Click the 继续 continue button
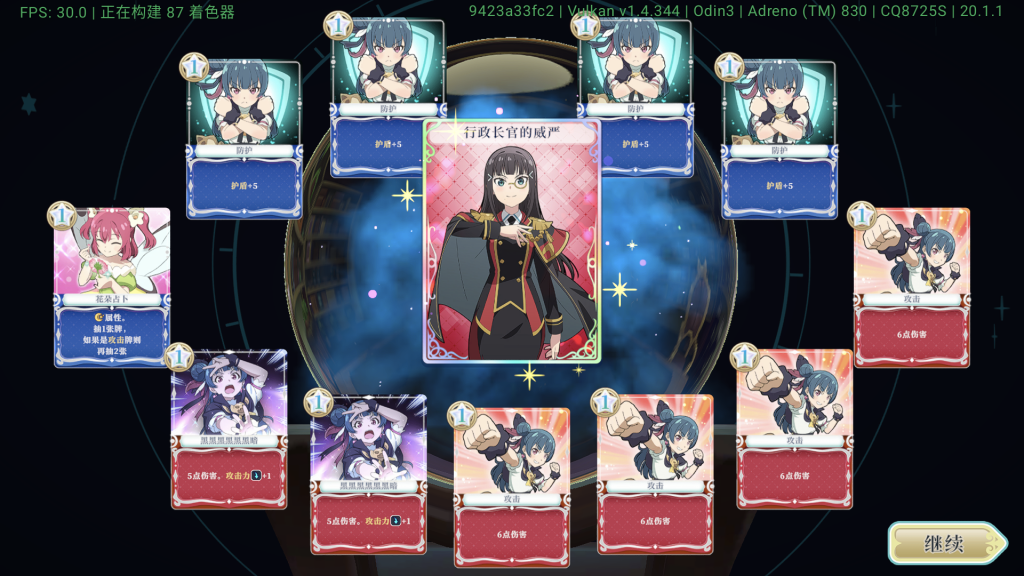This screenshot has width=1024, height=576. (x=945, y=544)
